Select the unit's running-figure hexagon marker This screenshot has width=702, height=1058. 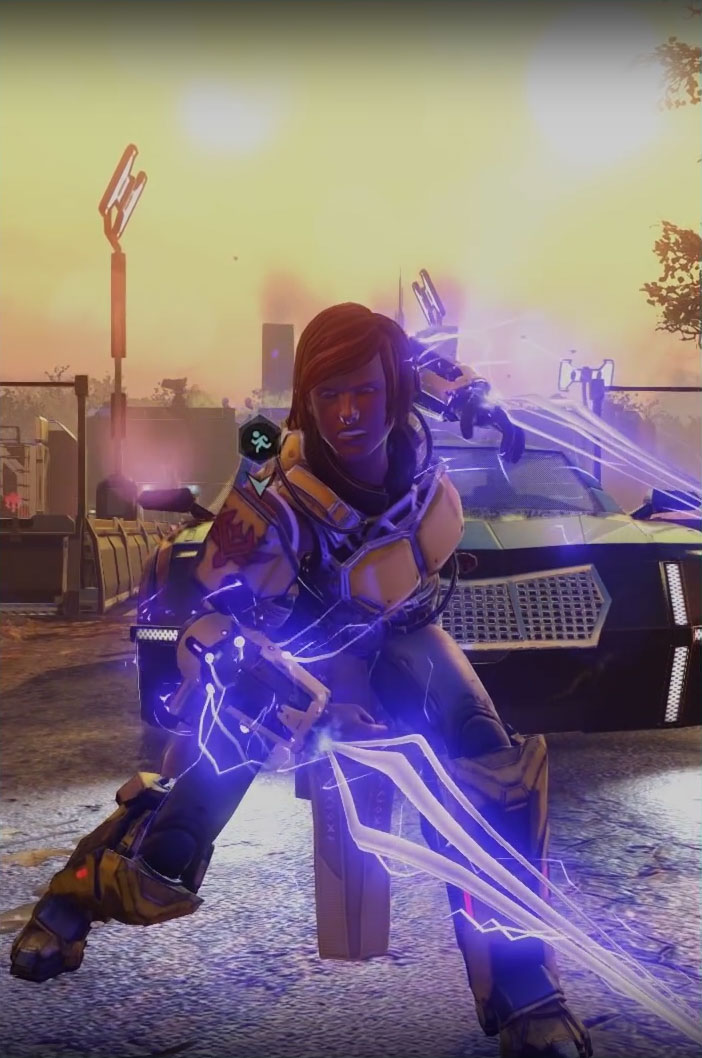point(259,438)
